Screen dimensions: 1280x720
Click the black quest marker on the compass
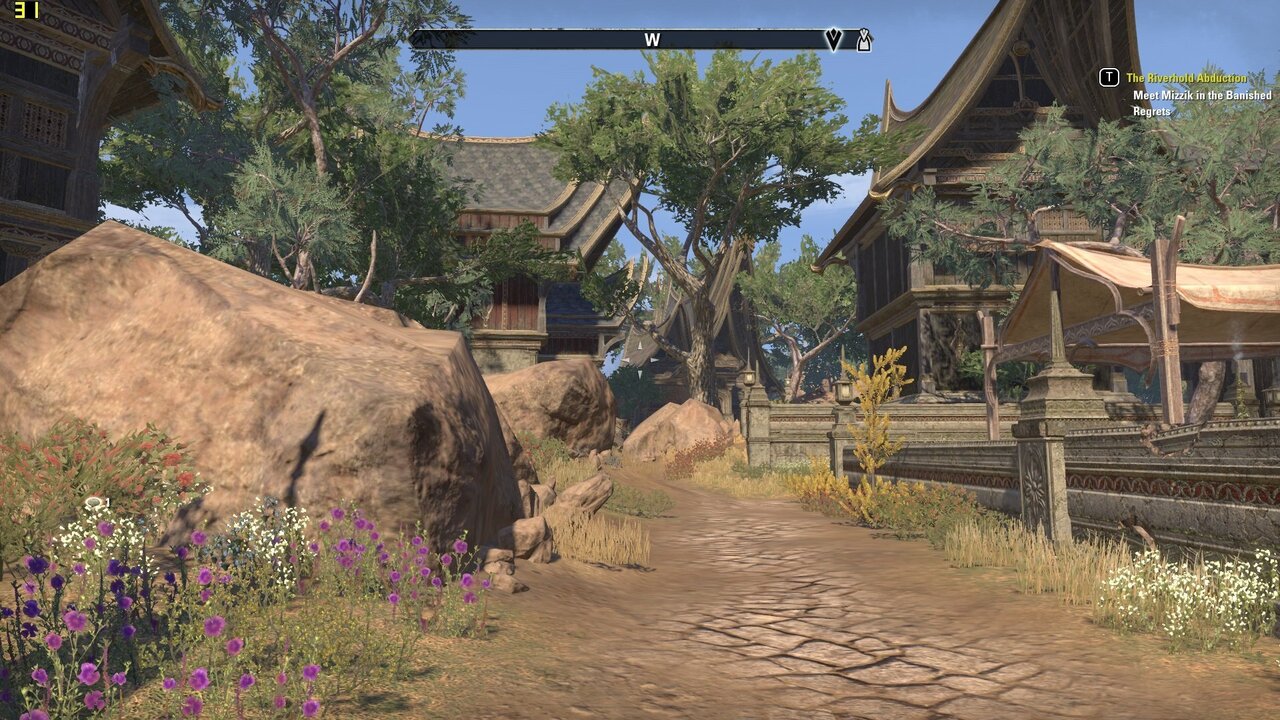point(833,40)
